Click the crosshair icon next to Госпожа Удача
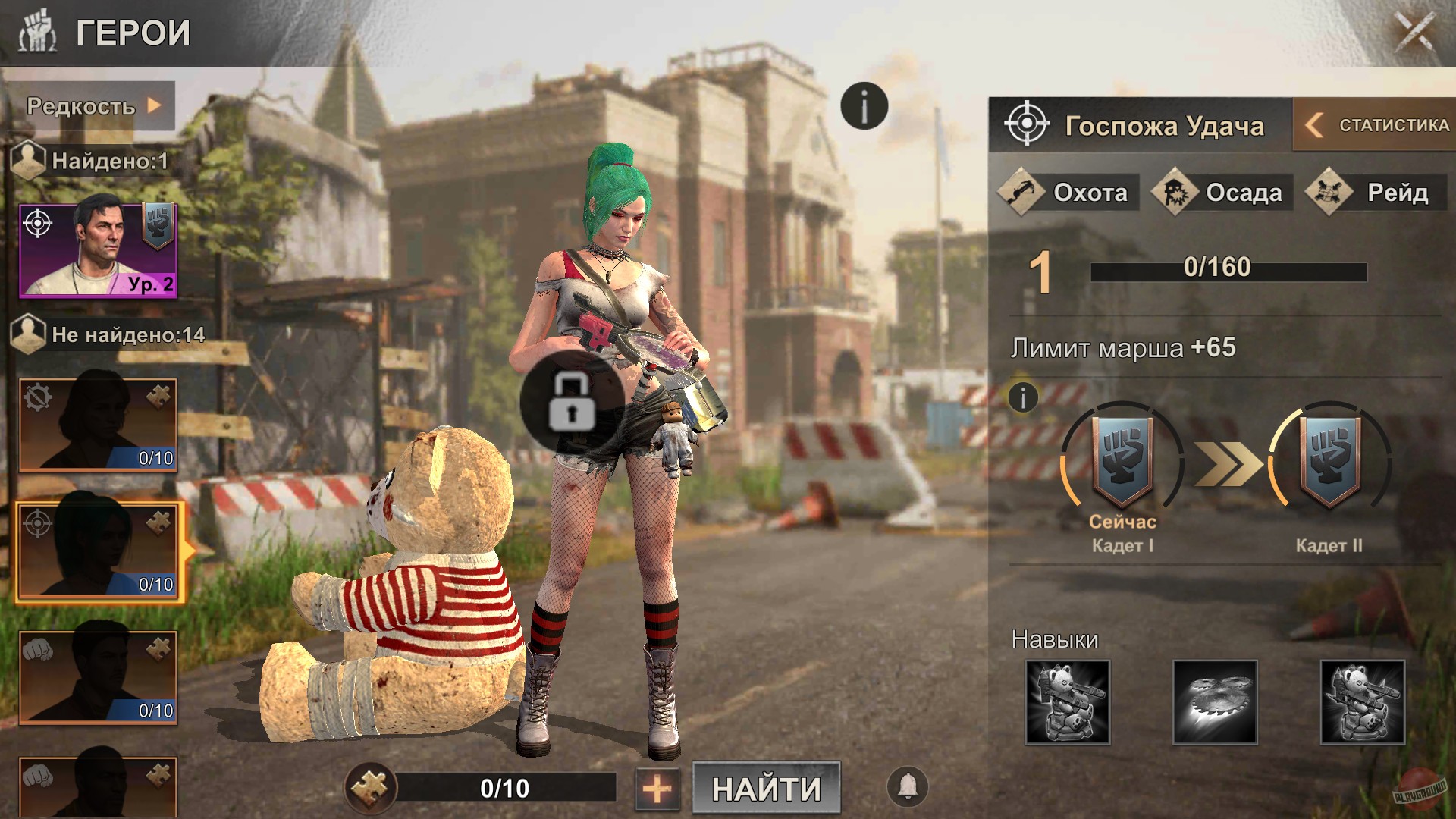The height and width of the screenshot is (819, 1456). [x=1028, y=125]
